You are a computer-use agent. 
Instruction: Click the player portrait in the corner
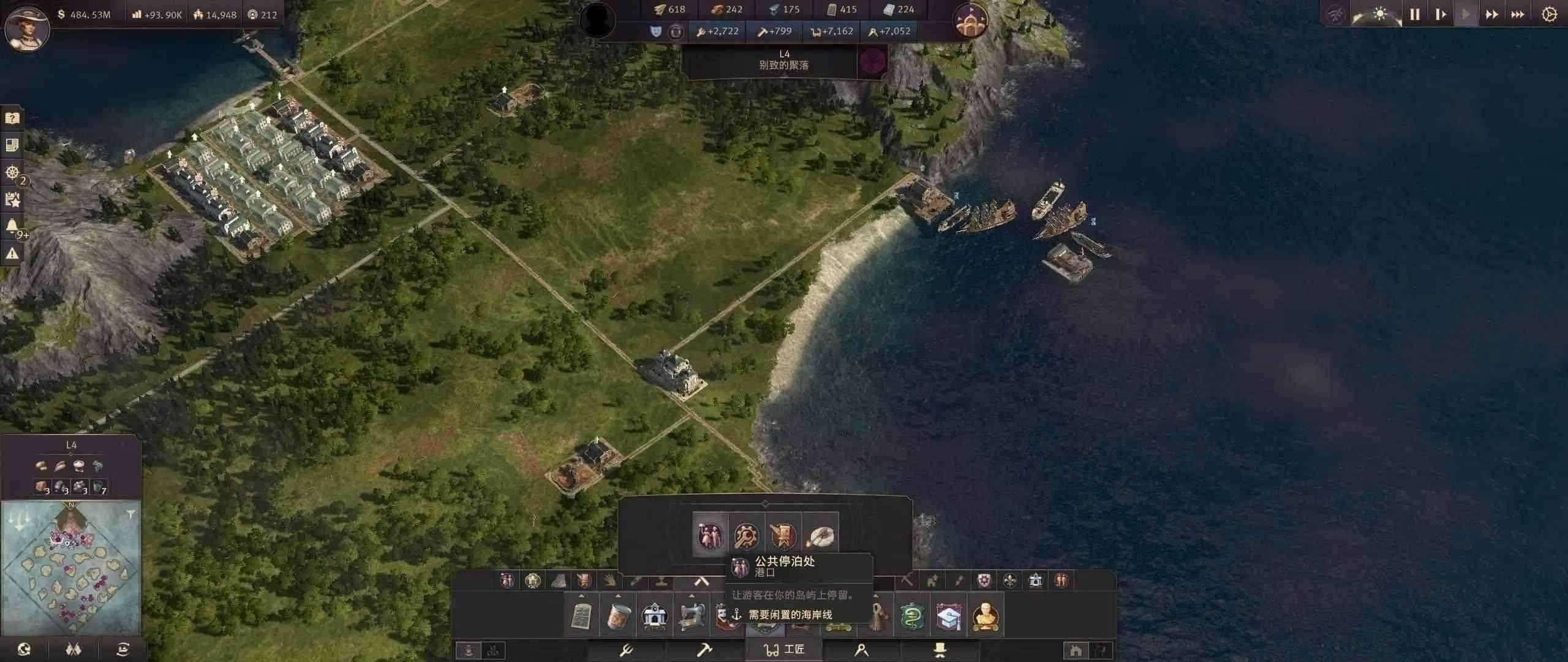(x=26, y=26)
